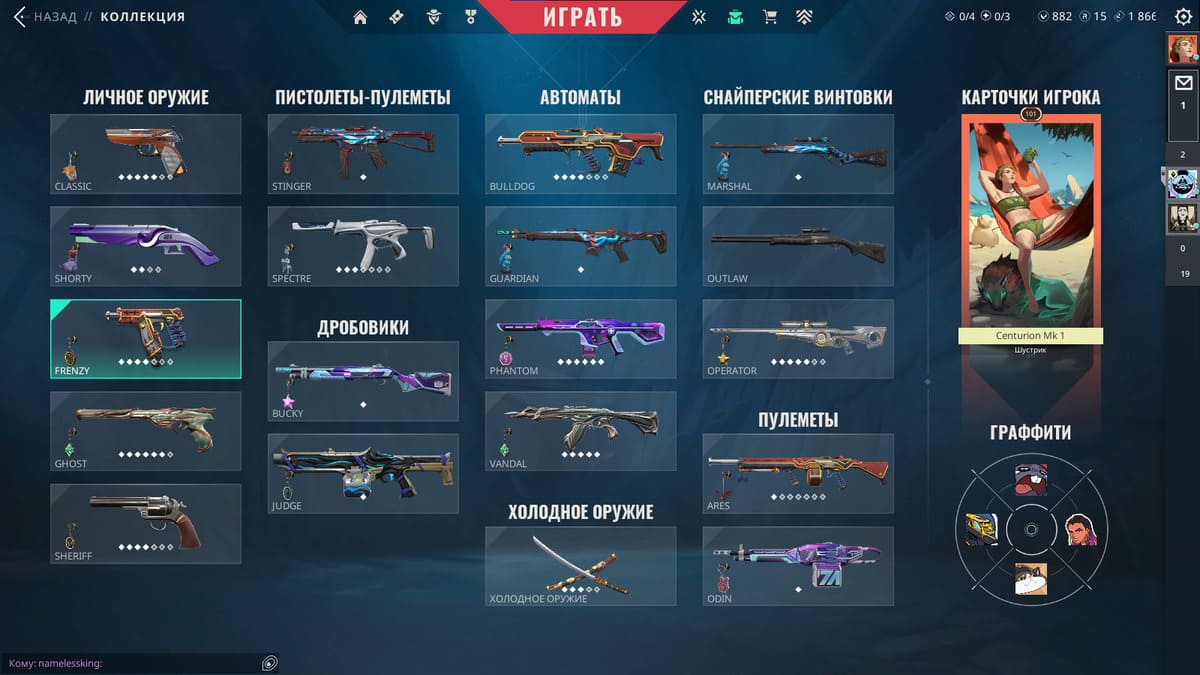Select the highlighted Frenzy slot

(145, 339)
